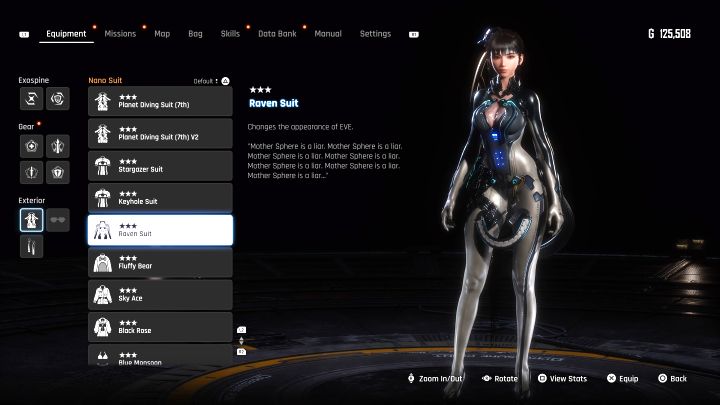Open the Skills tab
The image size is (720, 405).
point(230,33)
